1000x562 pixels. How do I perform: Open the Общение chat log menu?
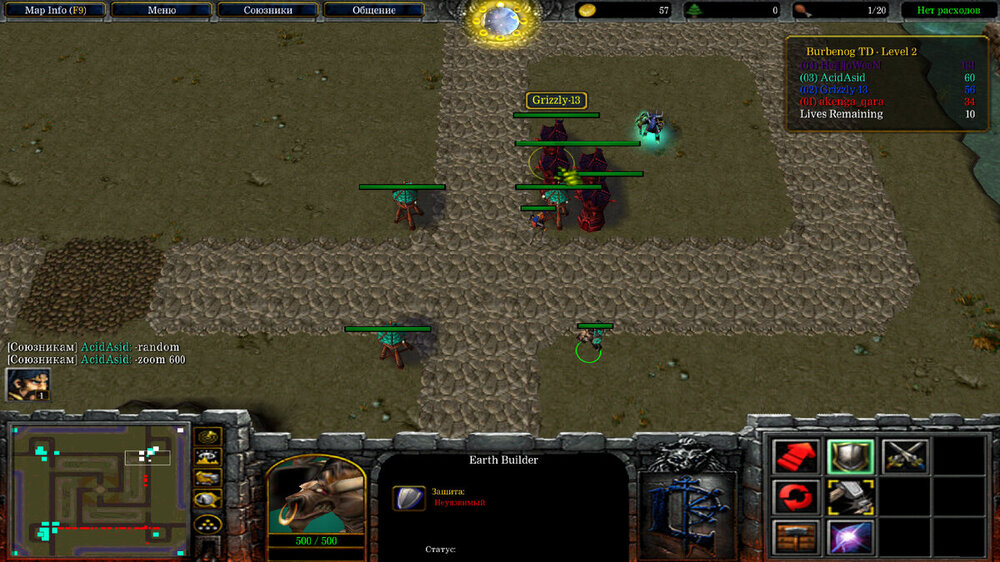[x=373, y=10]
